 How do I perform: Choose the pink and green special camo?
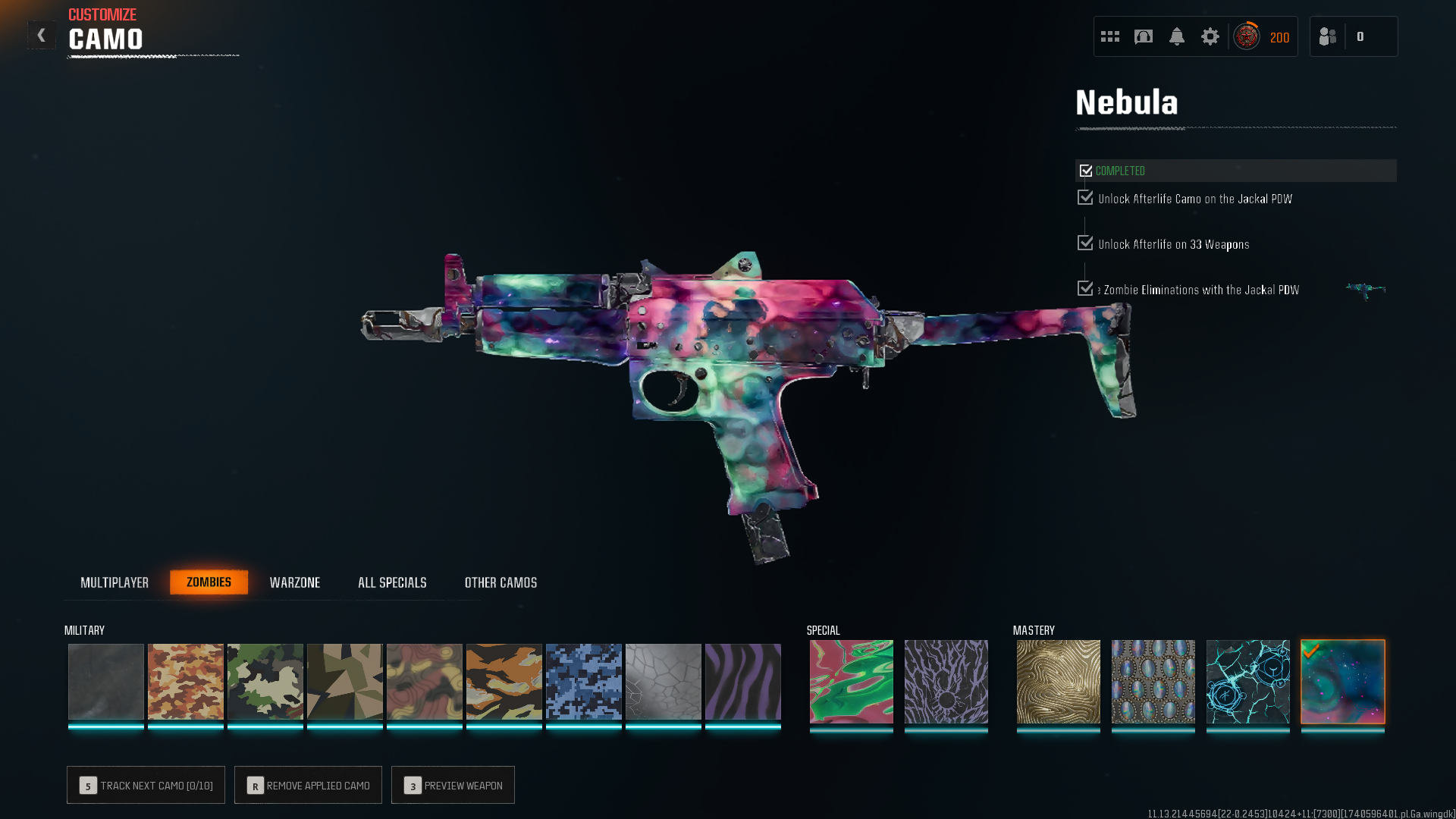click(x=851, y=681)
